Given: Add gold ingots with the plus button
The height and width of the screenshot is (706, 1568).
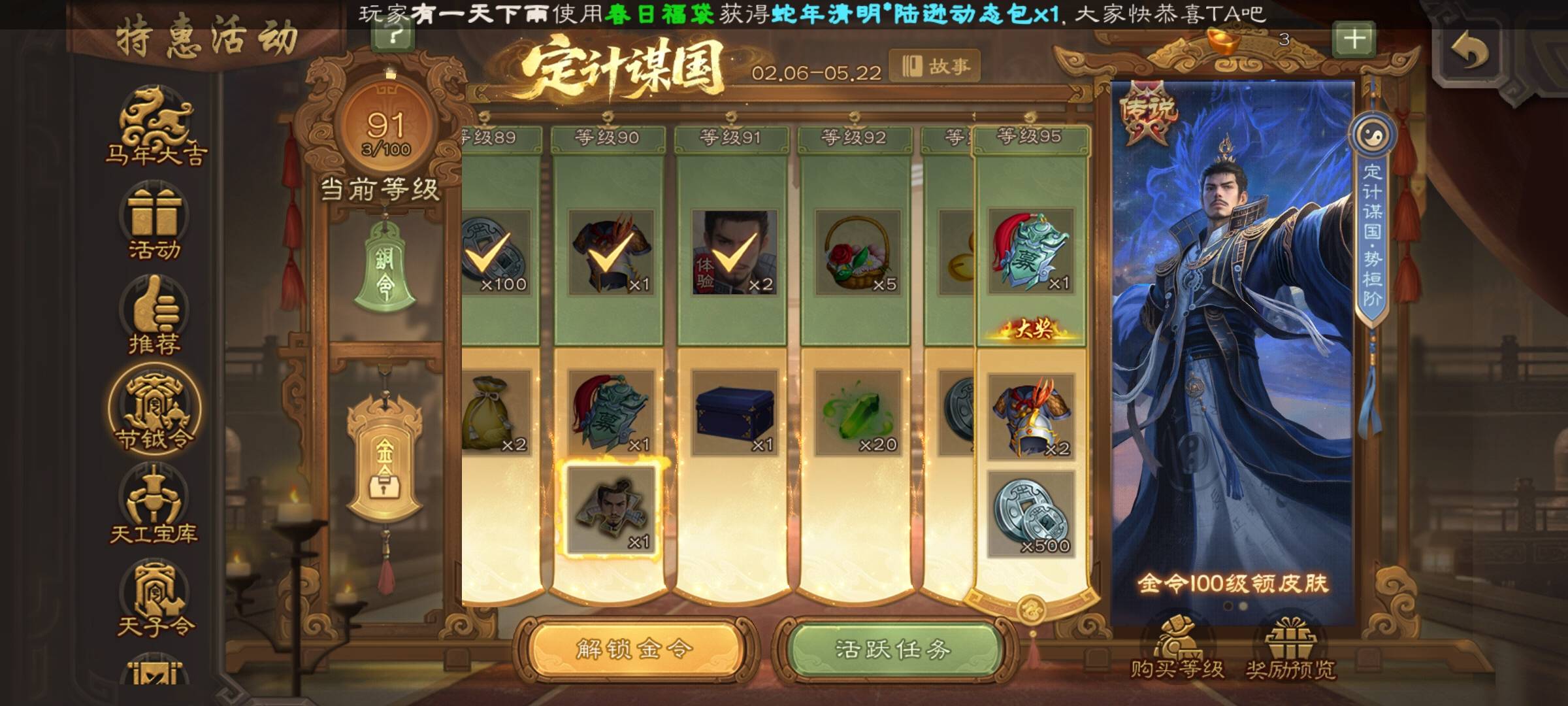Looking at the screenshot, I should [1354, 40].
